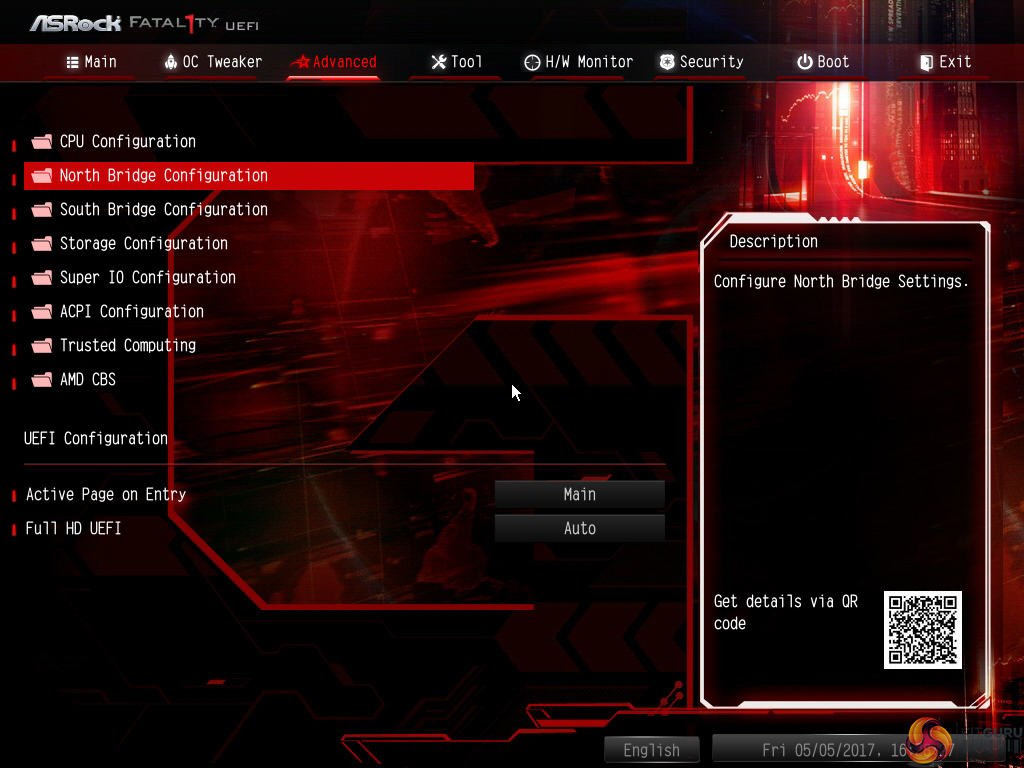
Task: Enter the AMD CBS submenu
Action: pos(87,380)
